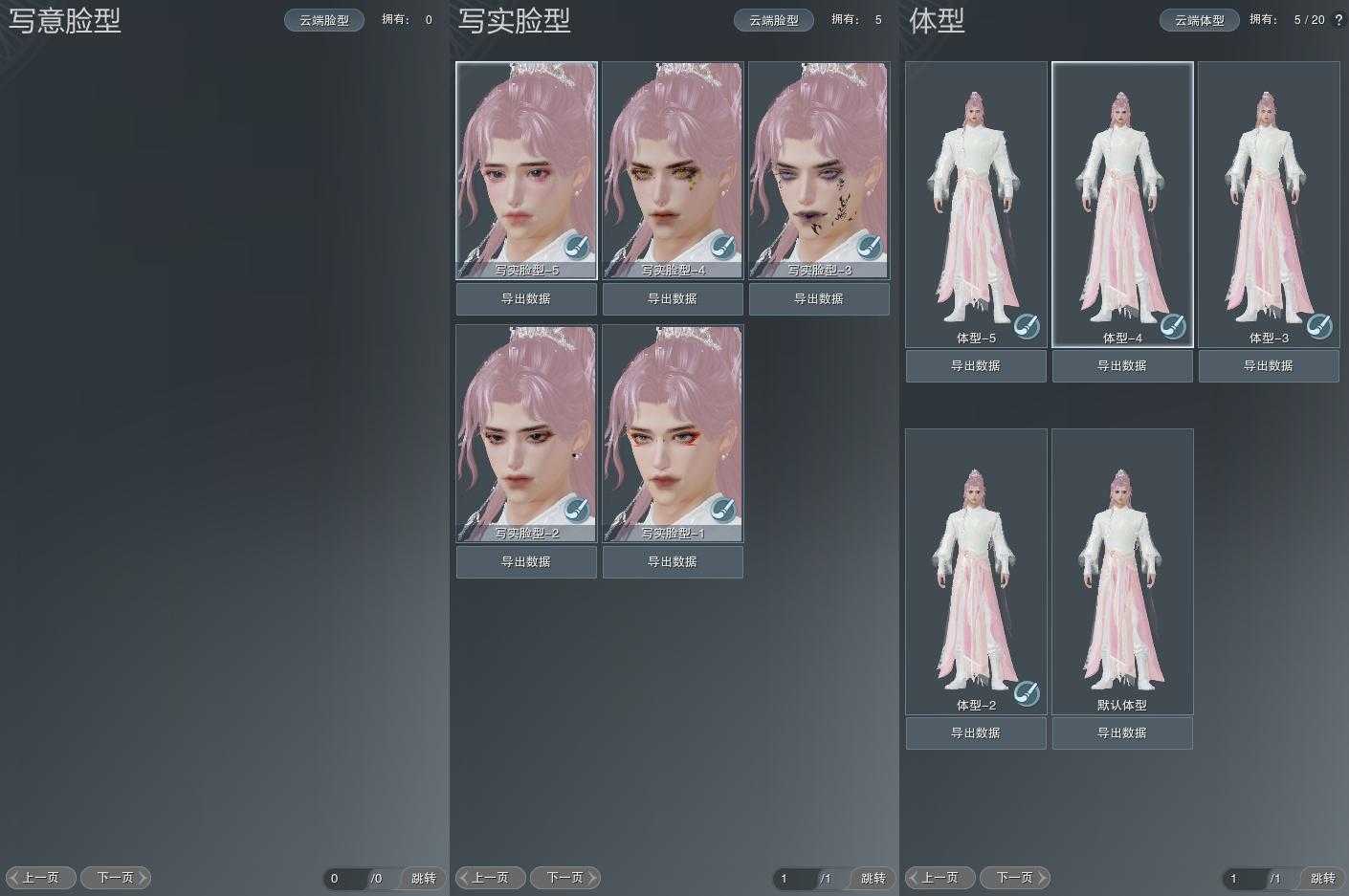This screenshot has width=1349, height=896.
Task: Show help for body type slots
Action: 1338,20
